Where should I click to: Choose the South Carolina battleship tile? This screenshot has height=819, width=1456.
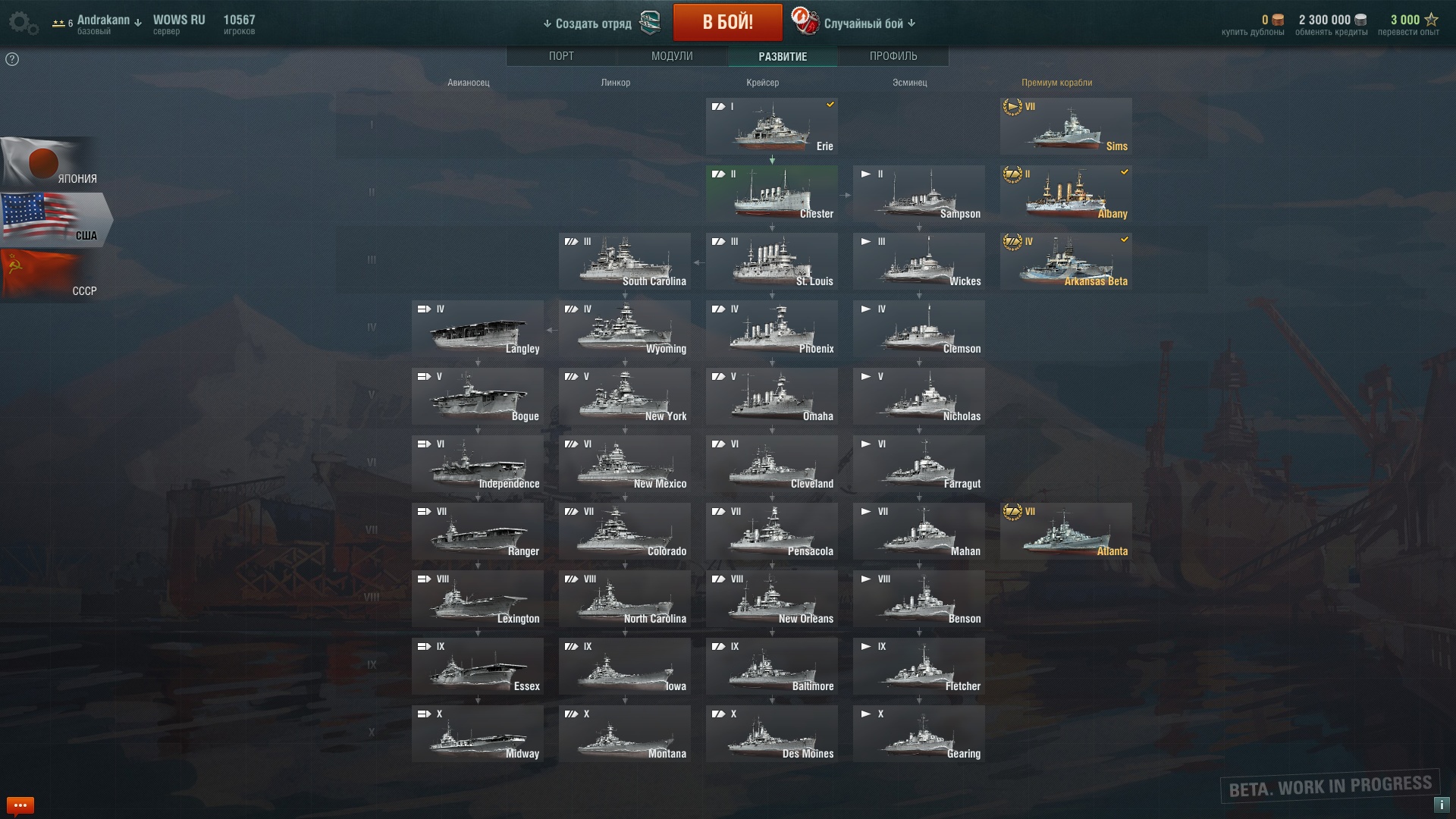pos(624,262)
